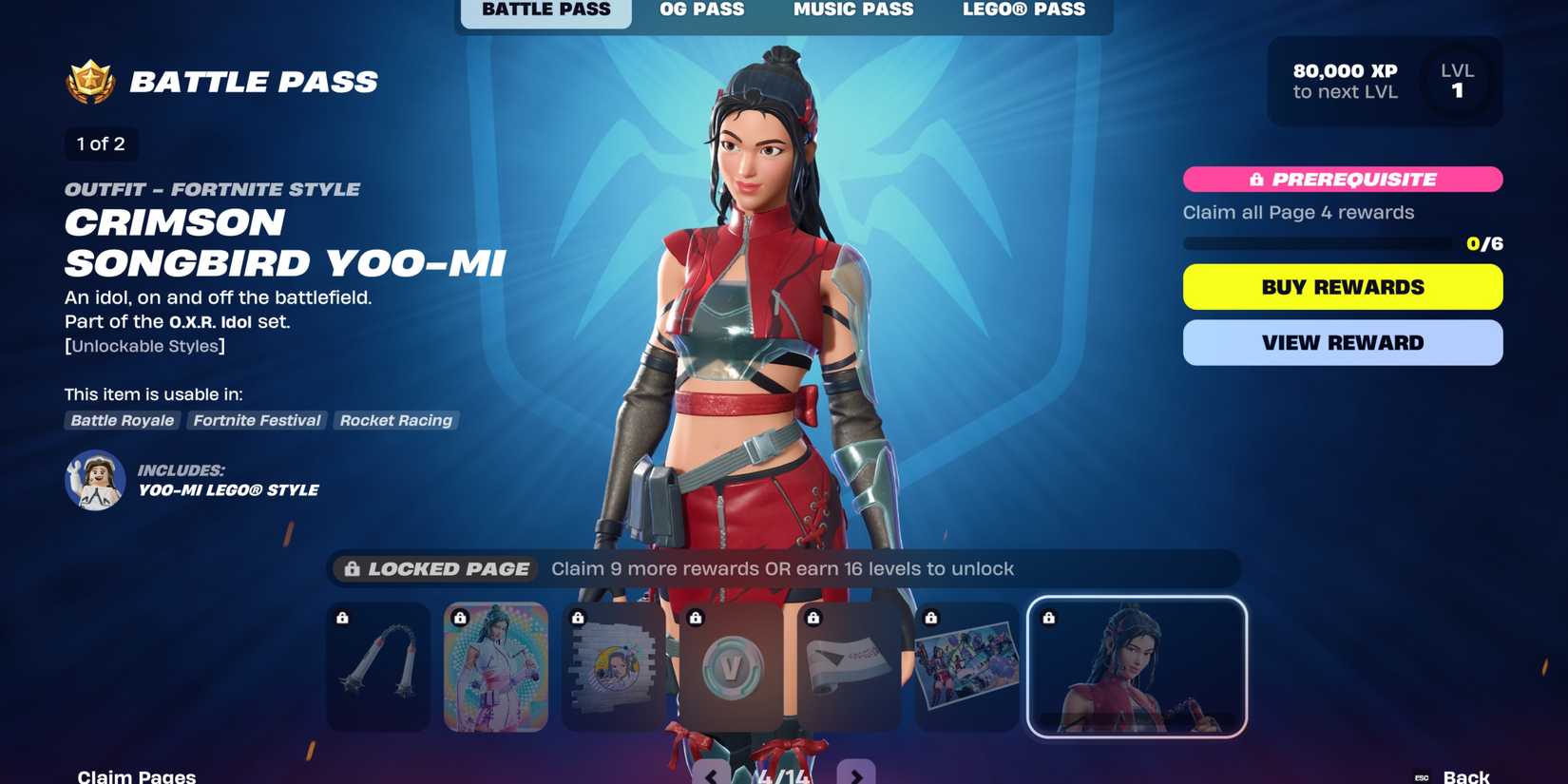Select the lock icon on the V-Bucks reward

point(695,618)
